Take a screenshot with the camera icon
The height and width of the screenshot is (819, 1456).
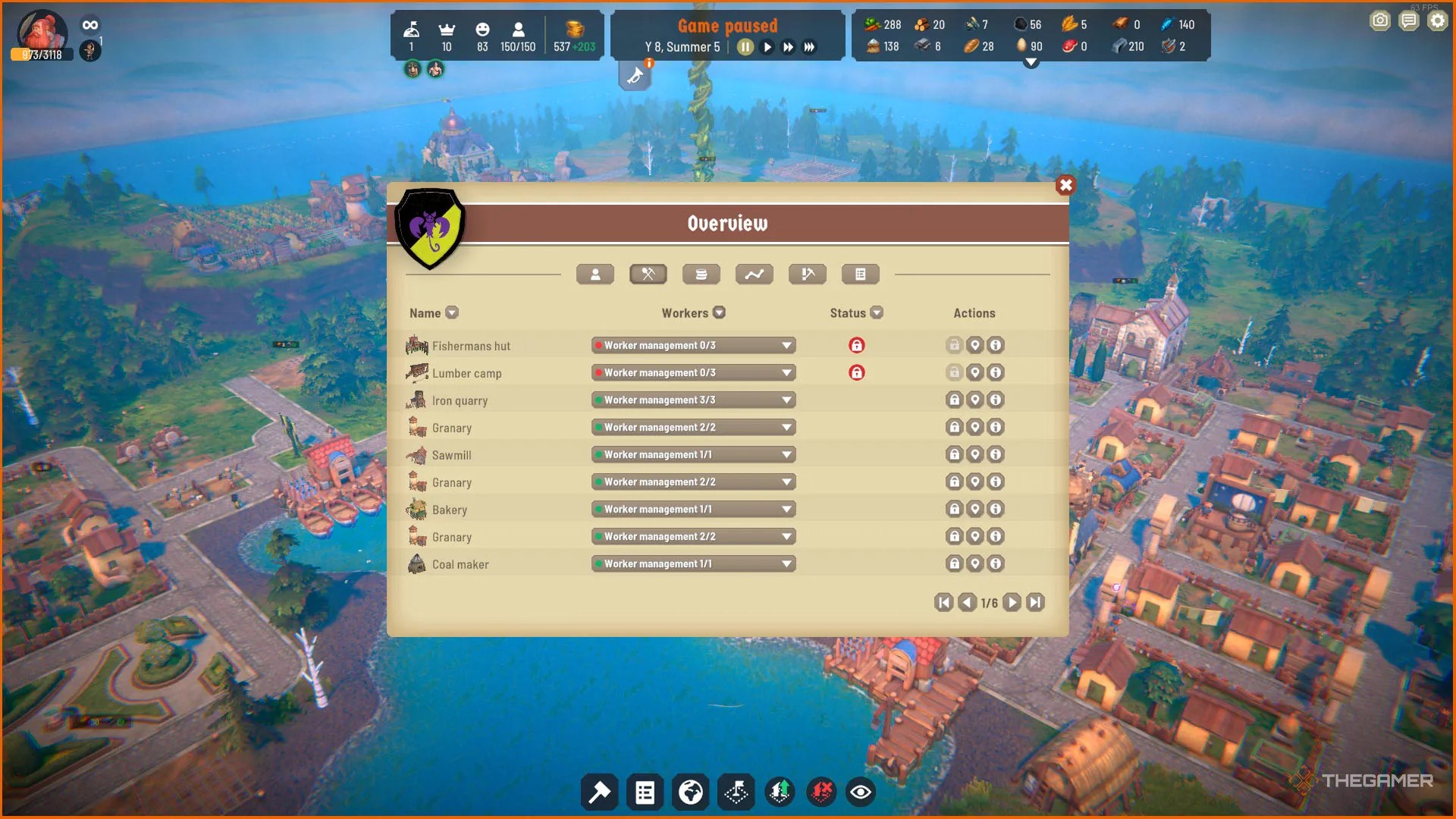click(1381, 20)
